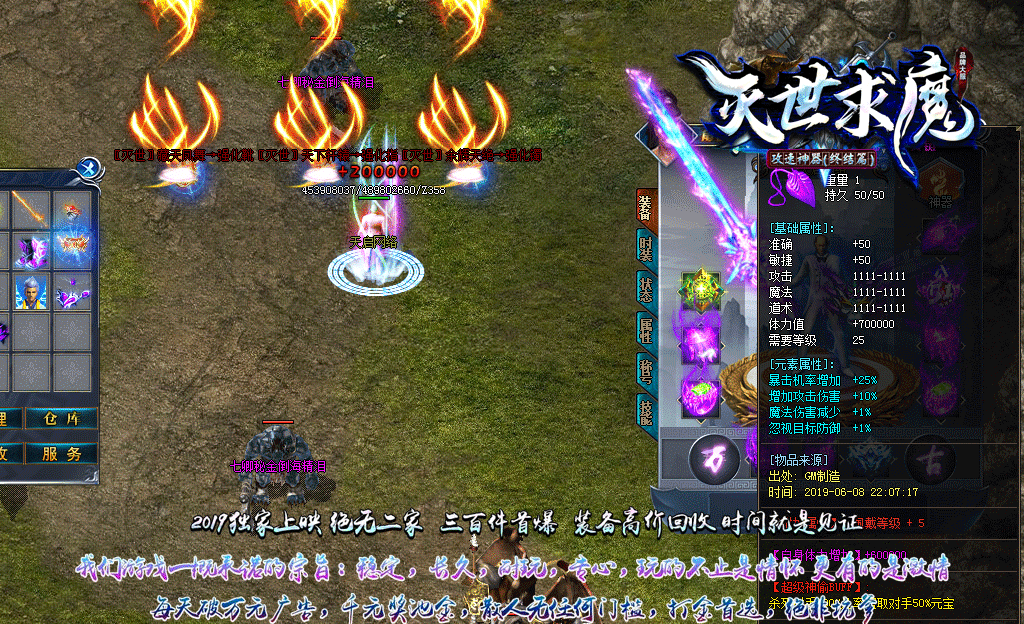
Task: Switch to the 装备 equipment tab
Action: tap(646, 206)
